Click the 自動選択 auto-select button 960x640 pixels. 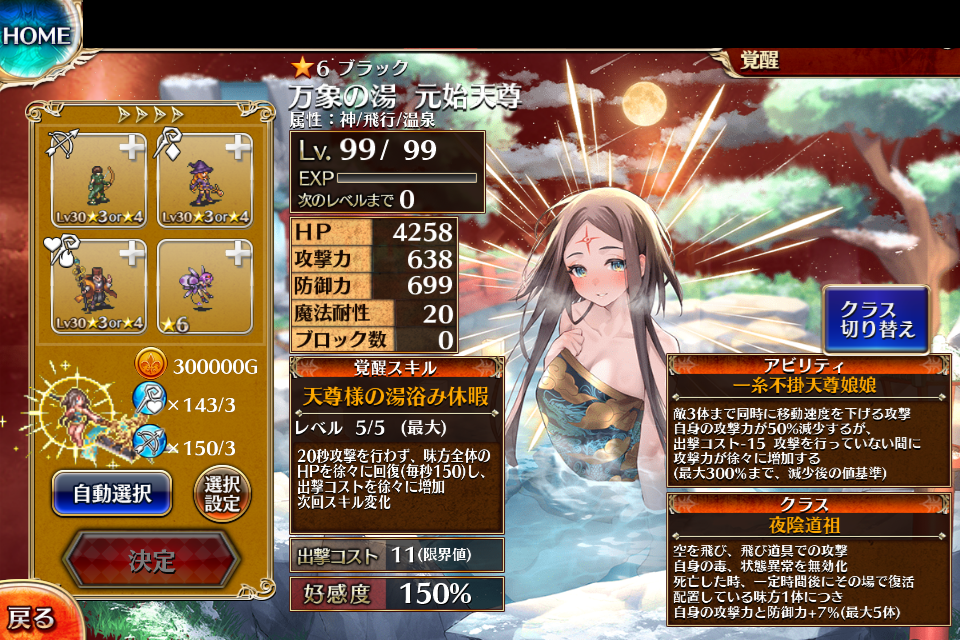tap(112, 493)
